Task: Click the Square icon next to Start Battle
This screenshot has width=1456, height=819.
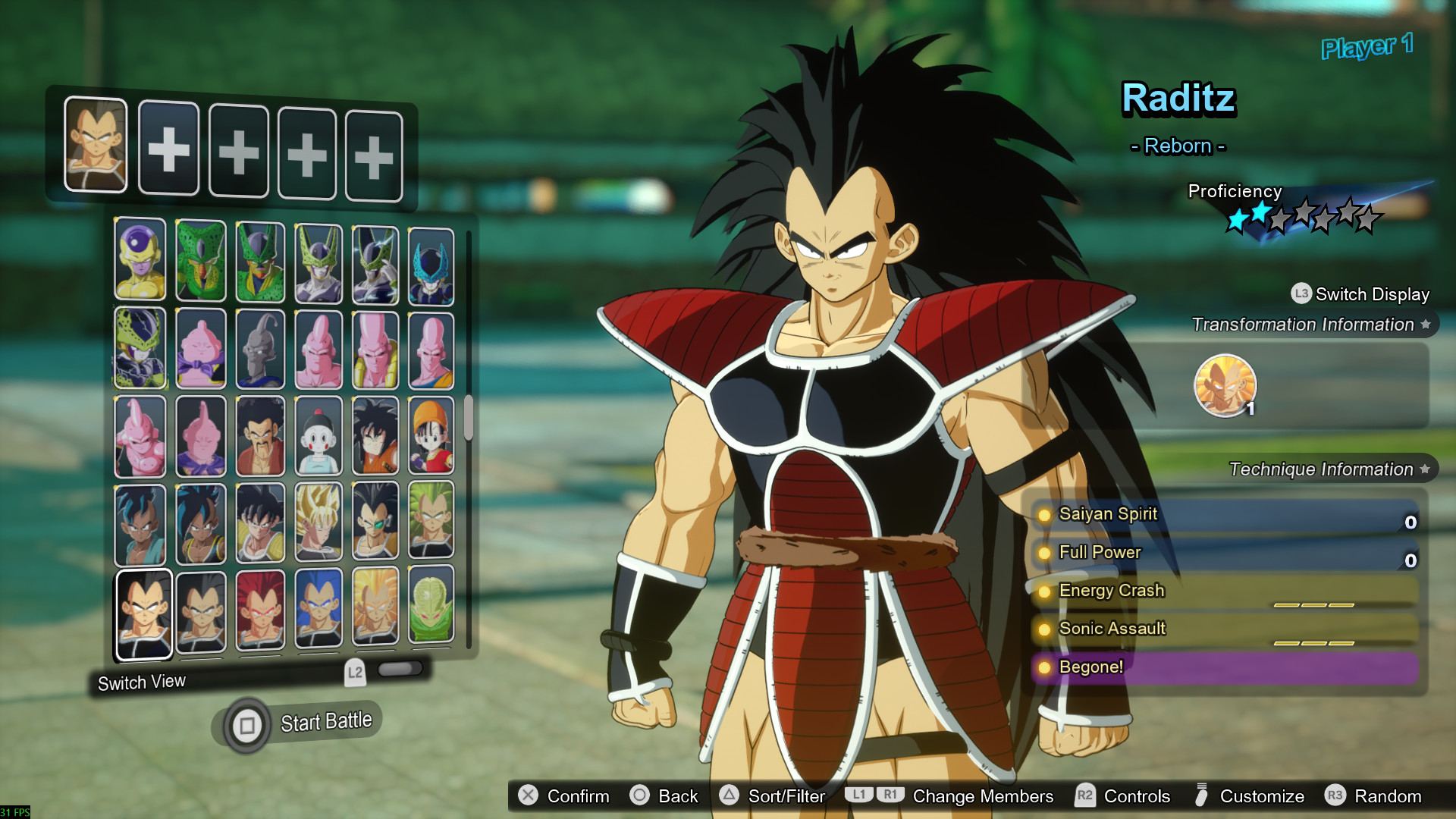Action: pos(248,724)
